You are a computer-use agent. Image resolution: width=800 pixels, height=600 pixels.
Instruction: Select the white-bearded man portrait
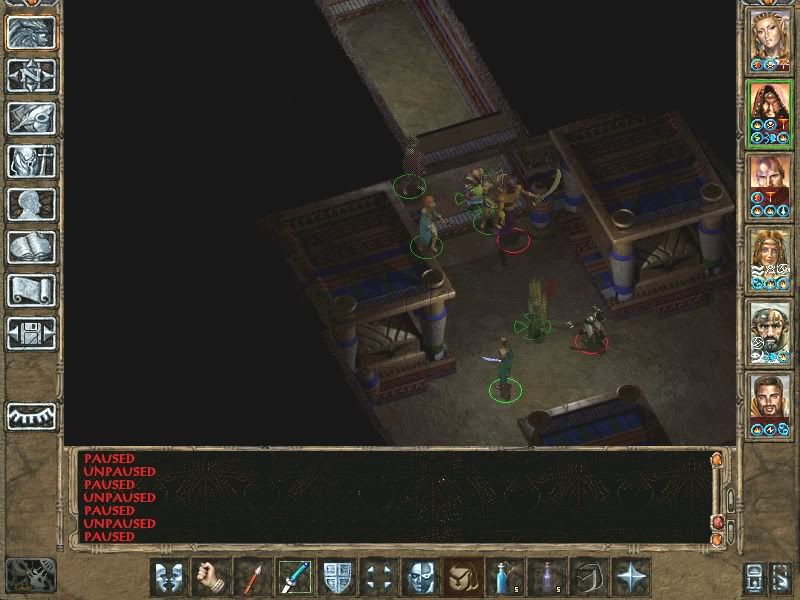(x=770, y=328)
